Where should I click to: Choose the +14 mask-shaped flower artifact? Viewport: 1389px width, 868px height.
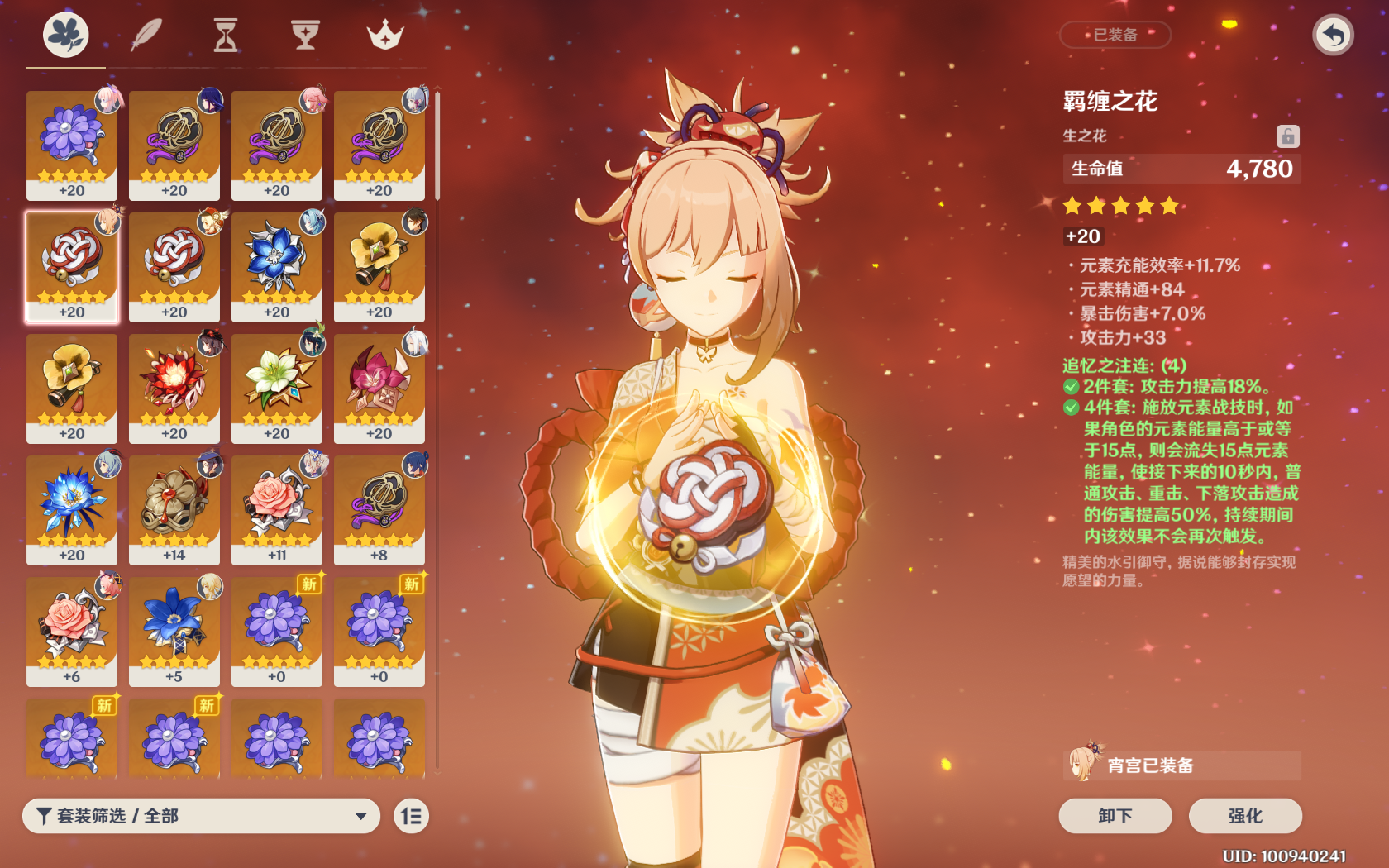pyautogui.click(x=174, y=509)
